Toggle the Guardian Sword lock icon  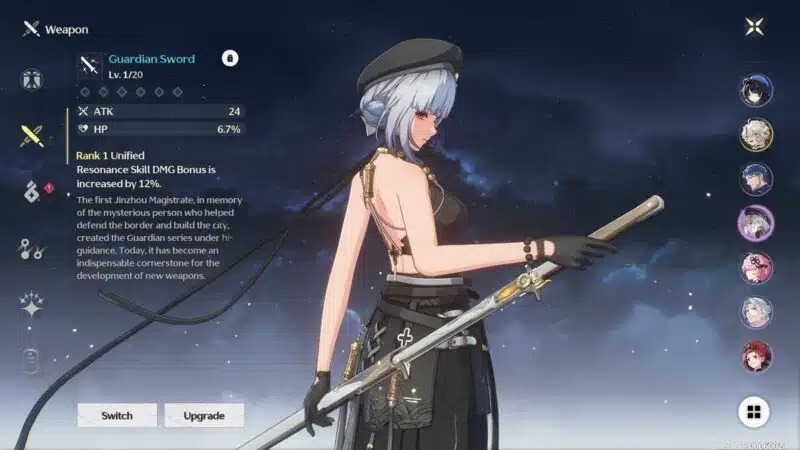[229, 59]
